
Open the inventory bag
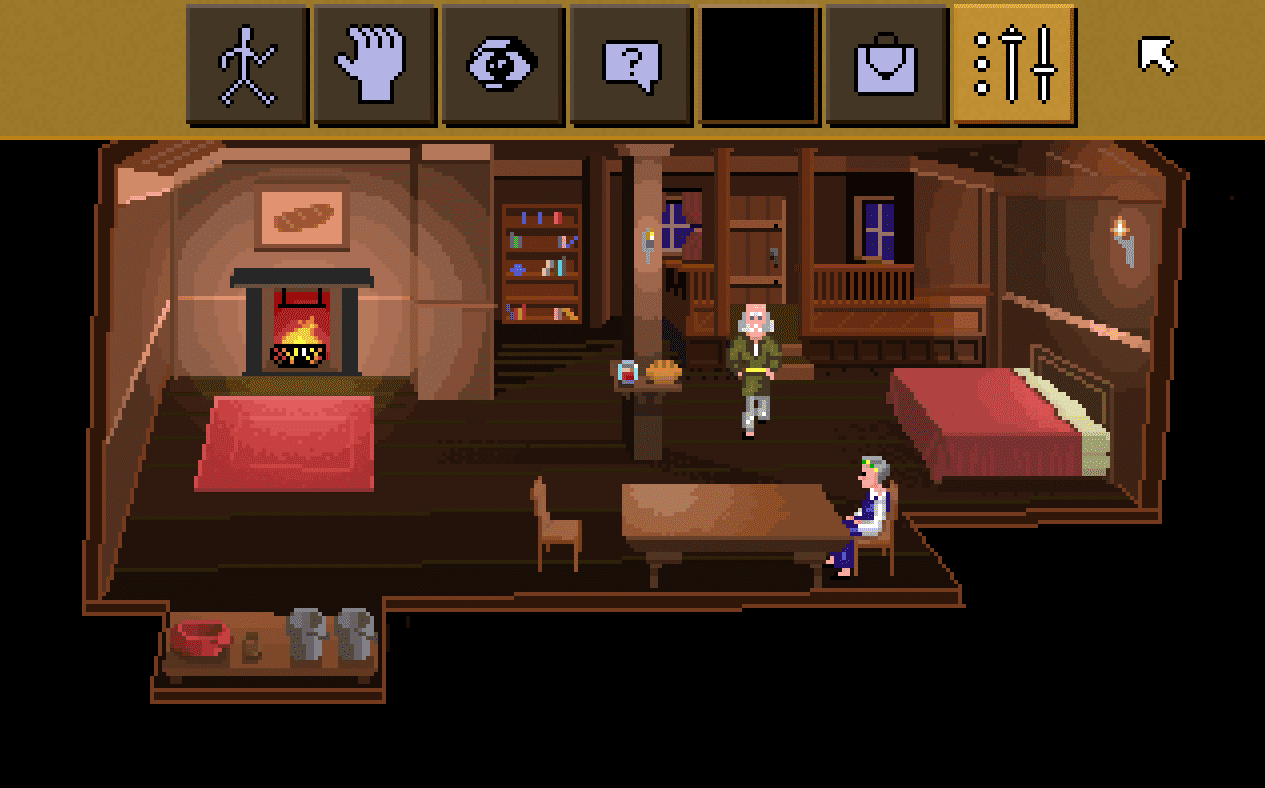click(887, 65)
